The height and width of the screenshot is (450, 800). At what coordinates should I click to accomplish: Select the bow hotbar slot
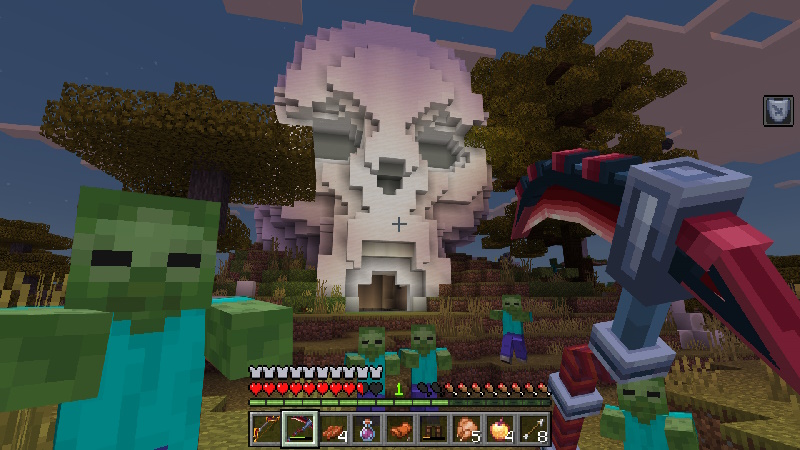point(266,428)
